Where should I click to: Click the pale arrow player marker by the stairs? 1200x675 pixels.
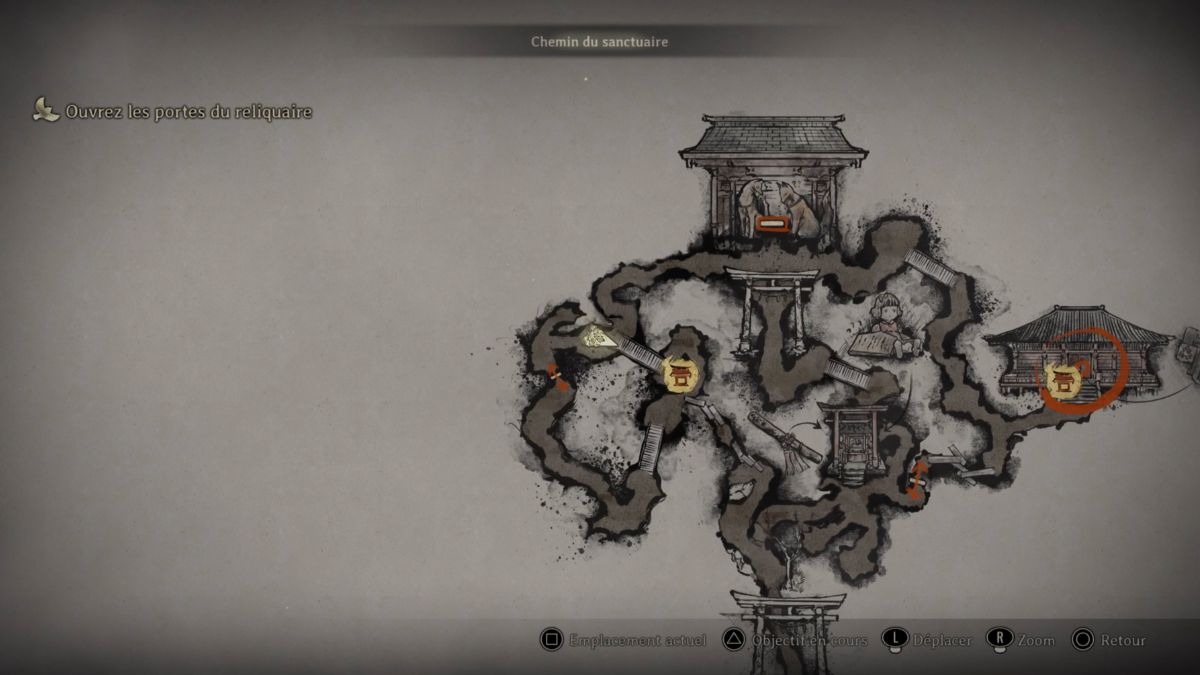tap(599, 337)
